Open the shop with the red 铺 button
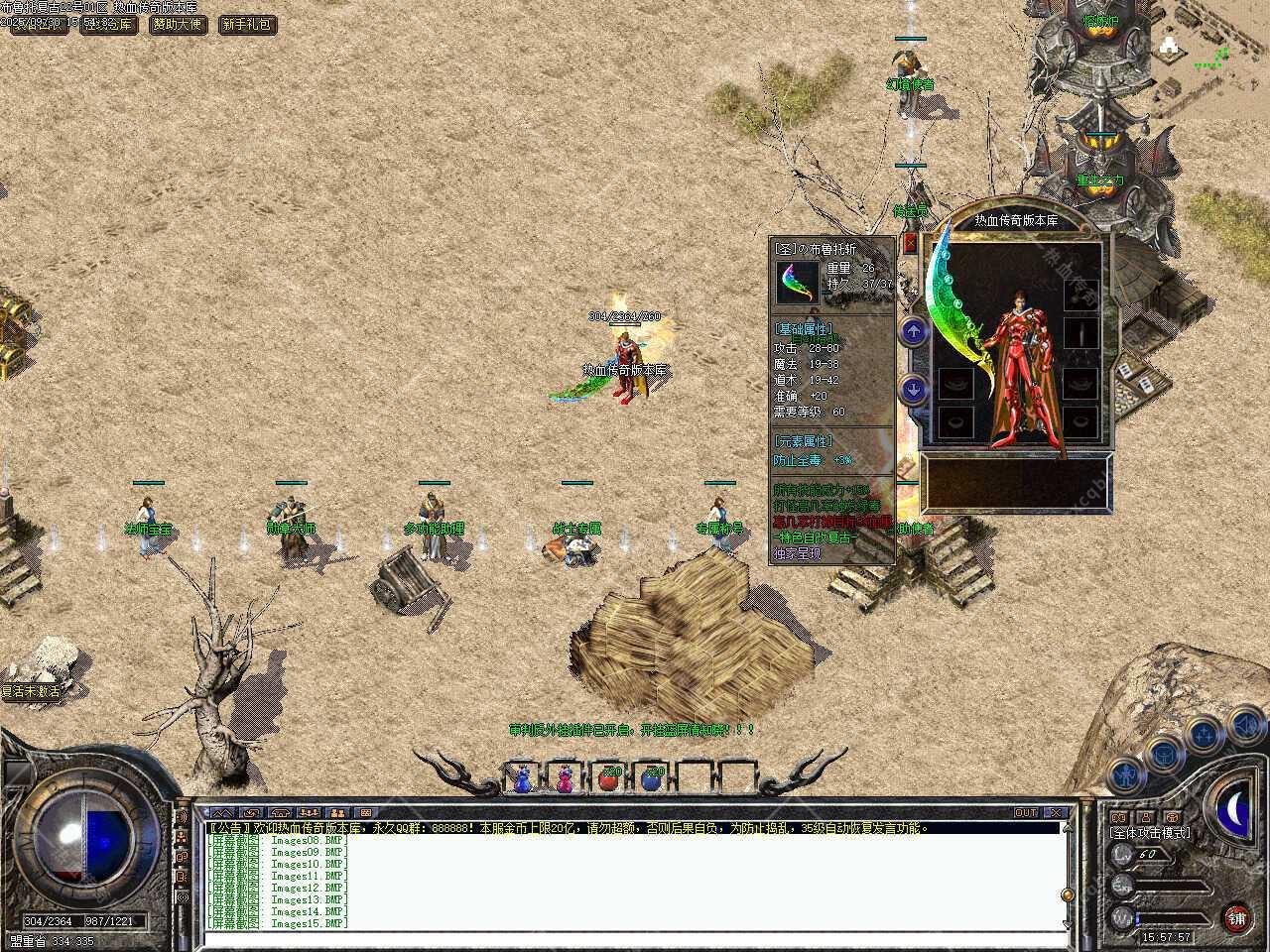The width and height of the screenshot is (1270, 952). pos(1235,917)
